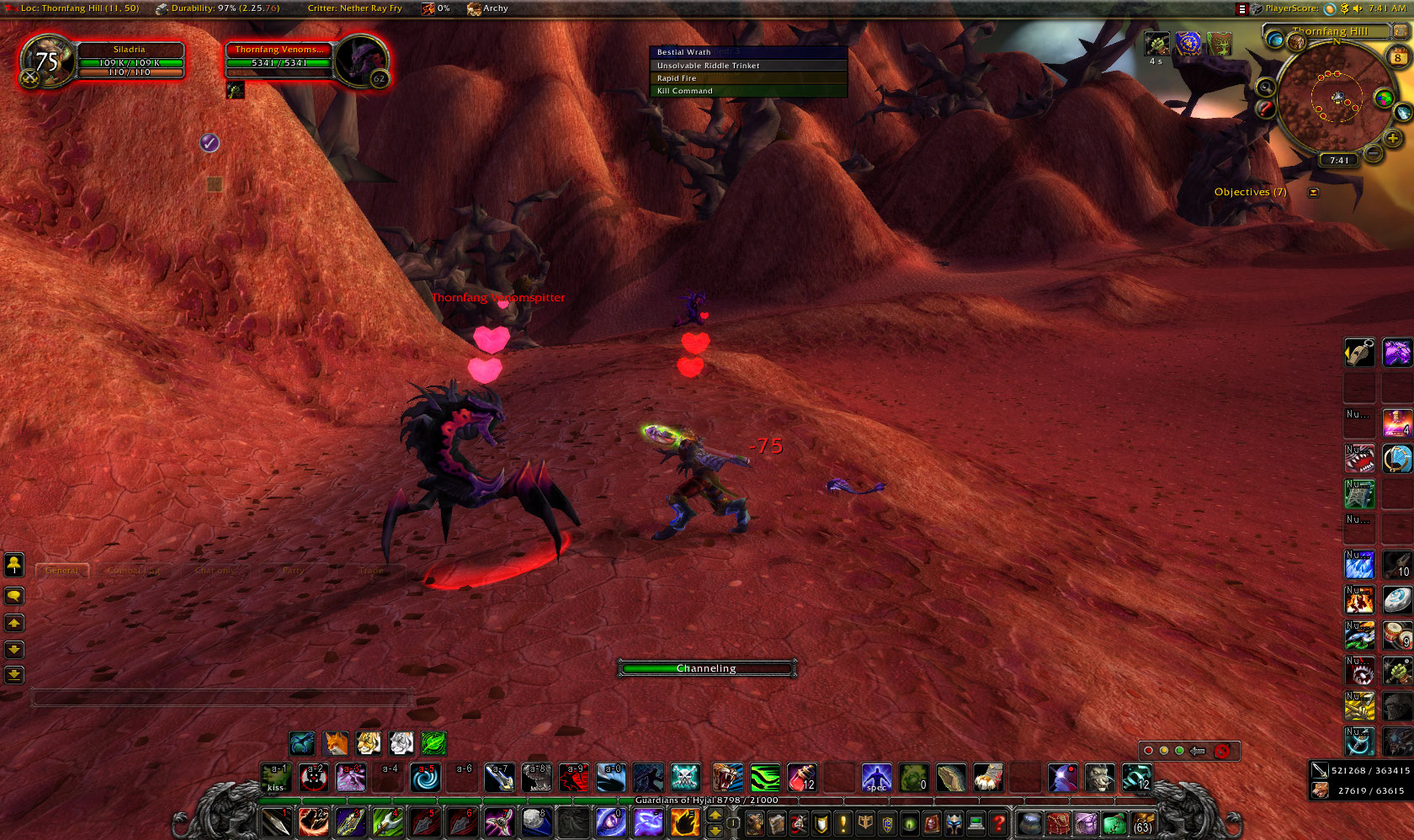Open the bag showing 63 free slots
The height and width of the screenshot is (840, 1414).
[1142, 822]
